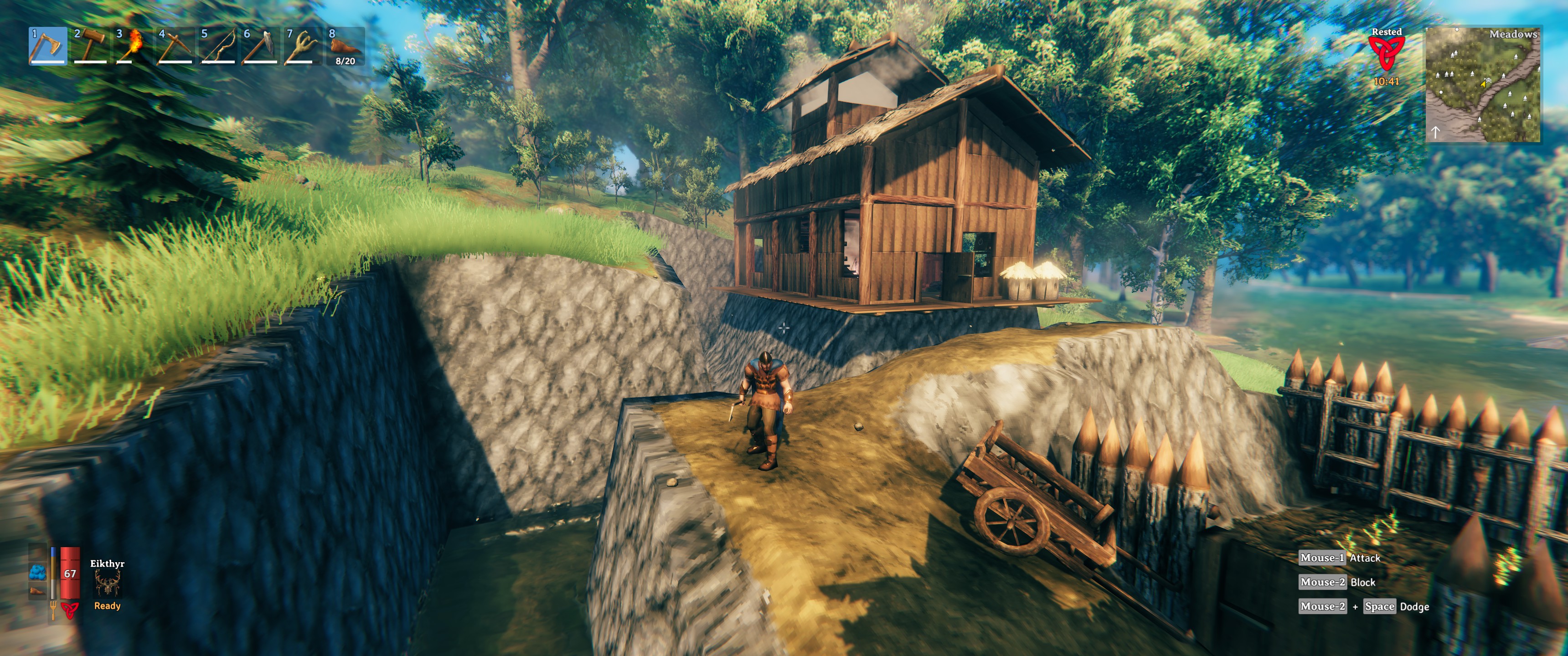Image resolution: width=1568 pixels, height=656 pixels.
Task: Select the pickaxe in hotbar slot 4
Action: [x=175, y=46]
